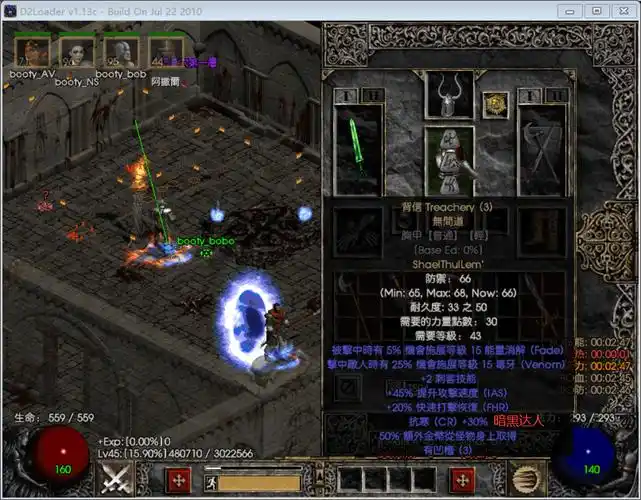Click the gold amulet slot
Image resolution: width=641 pixels, height=500 pixels.
coord(494,103)
